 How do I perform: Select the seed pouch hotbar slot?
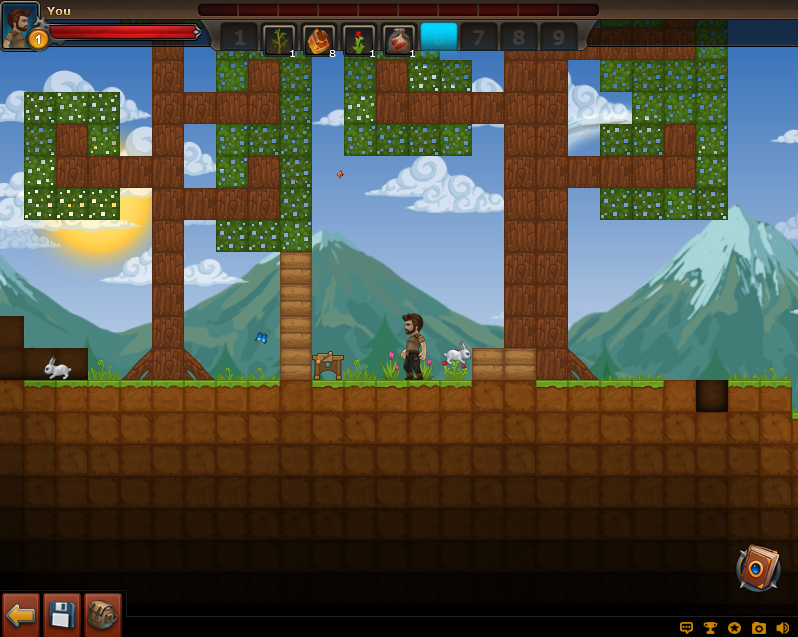[399, 39]
